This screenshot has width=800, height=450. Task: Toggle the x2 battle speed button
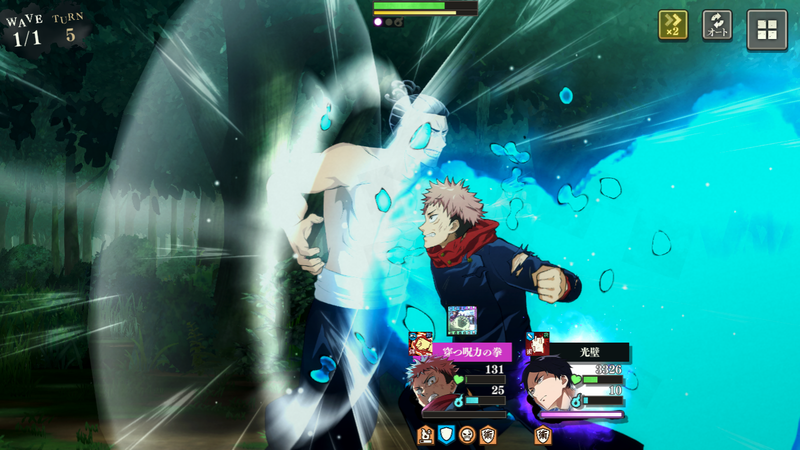[x=673, y=25]
